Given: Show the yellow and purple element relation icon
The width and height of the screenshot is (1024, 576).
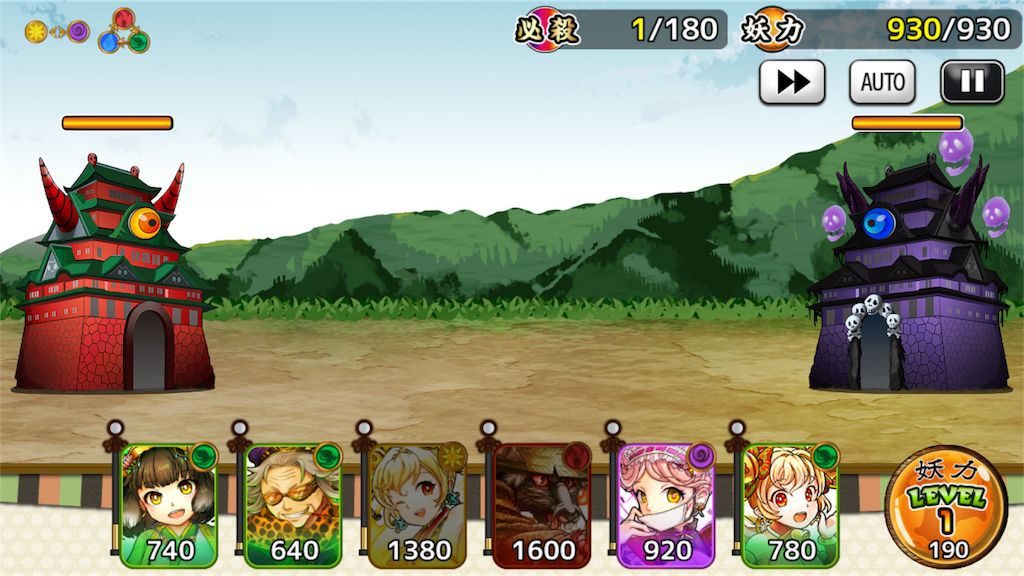Looking at the screenshot, I should pyautogui.click(x=57, y=32).
